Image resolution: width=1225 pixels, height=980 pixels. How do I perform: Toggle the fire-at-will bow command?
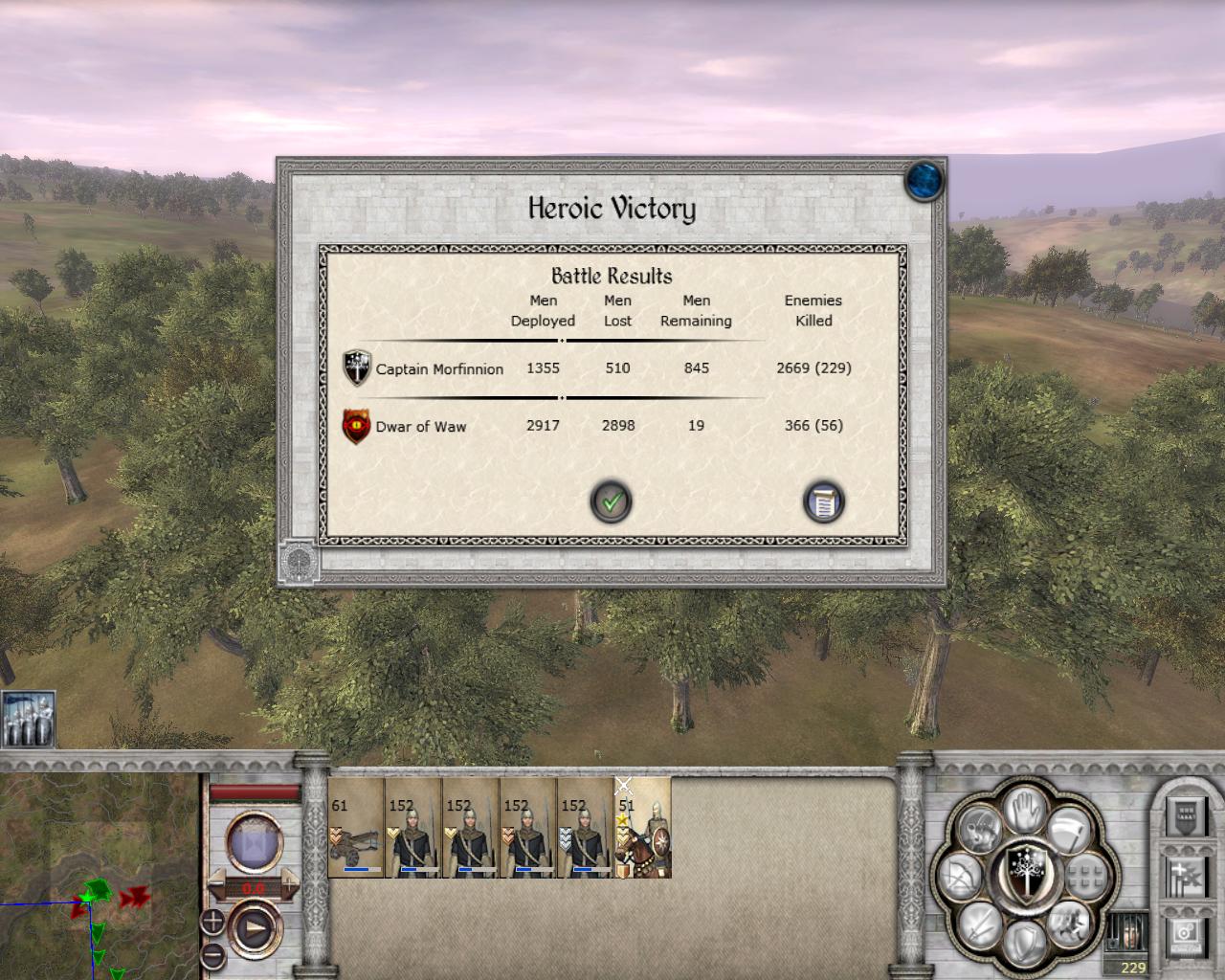(958, 879)
